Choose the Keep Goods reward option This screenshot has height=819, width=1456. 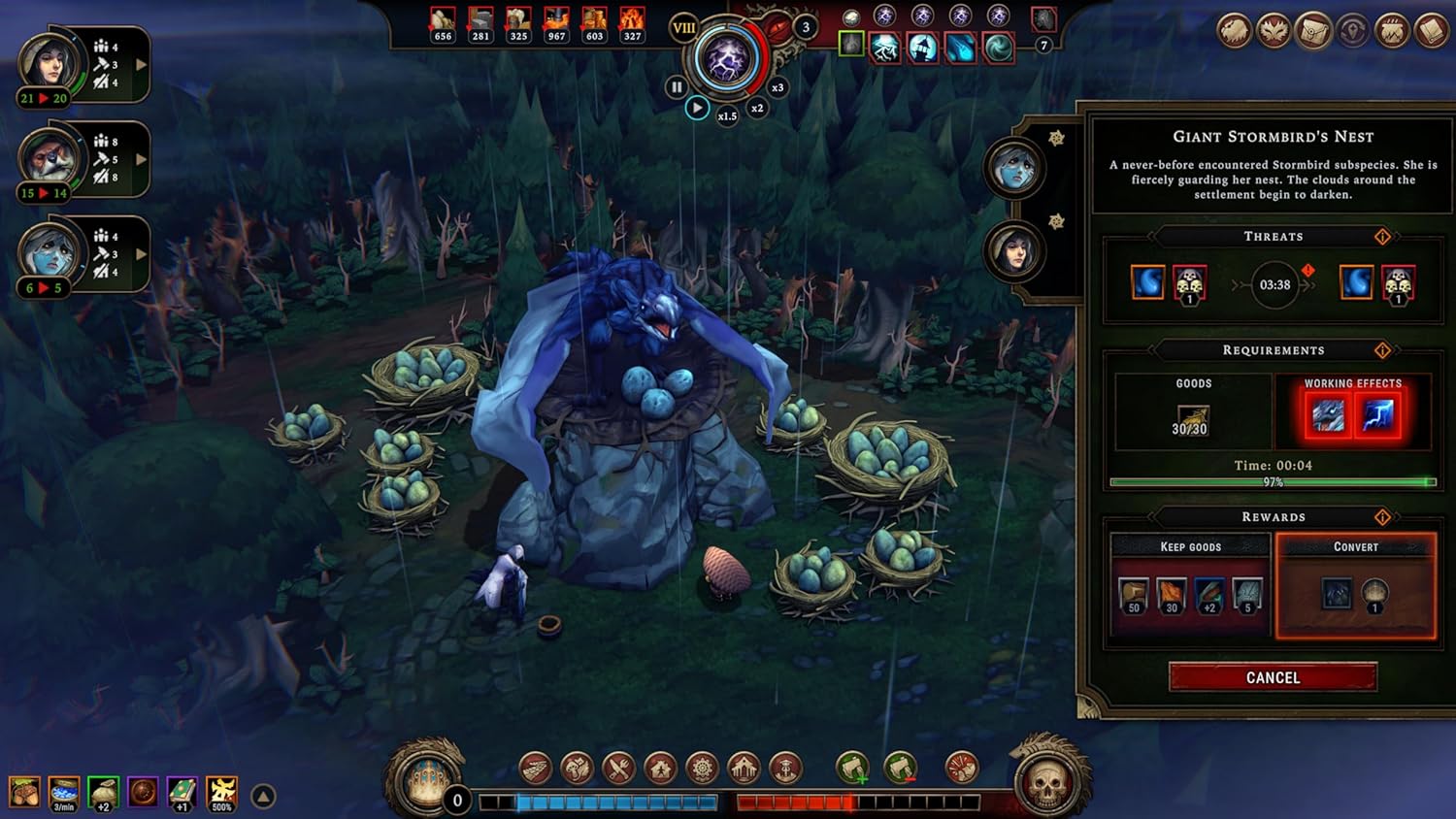1190,585
